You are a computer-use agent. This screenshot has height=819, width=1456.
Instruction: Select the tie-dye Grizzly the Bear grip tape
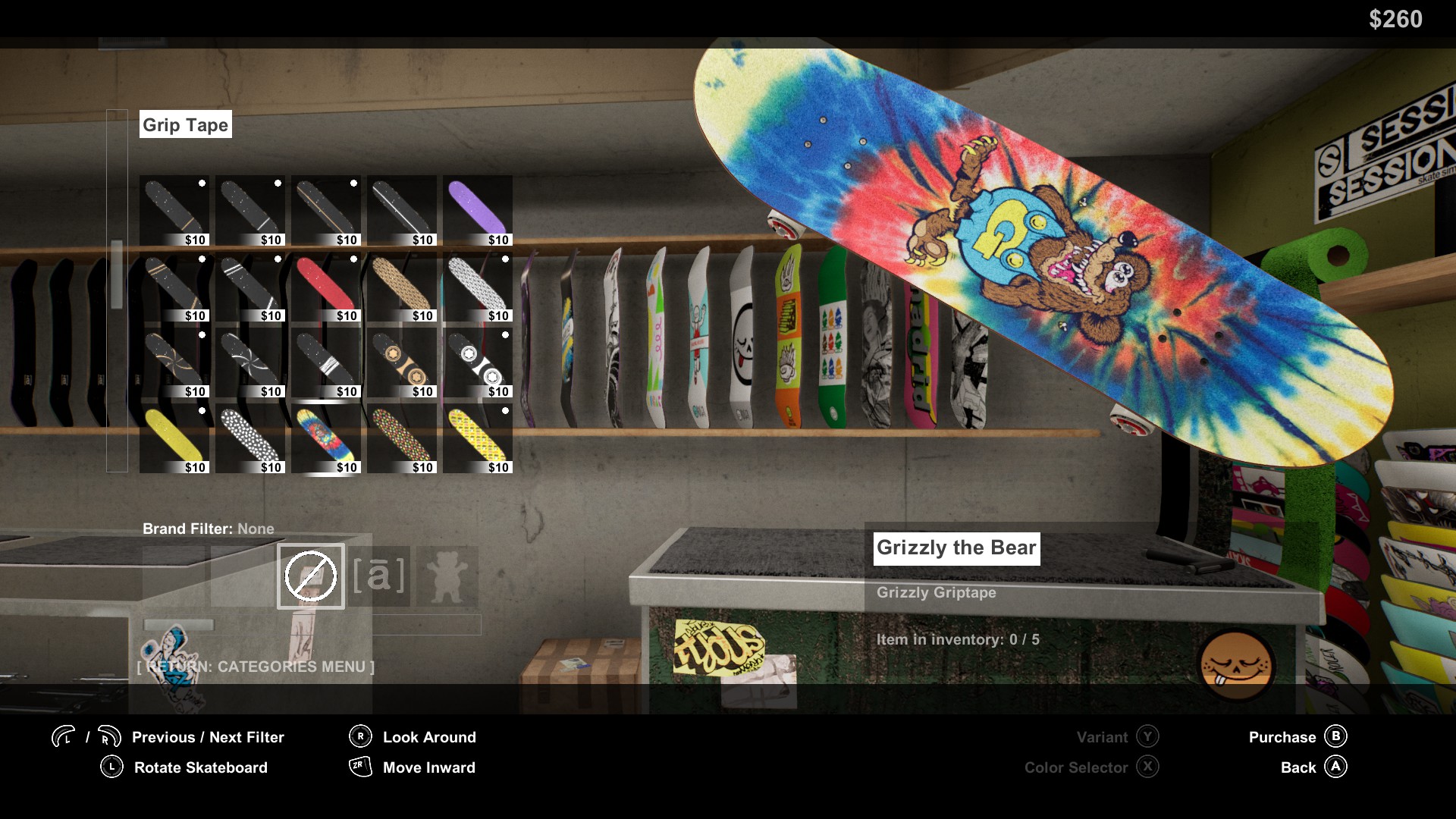click(x=326, y=438)
